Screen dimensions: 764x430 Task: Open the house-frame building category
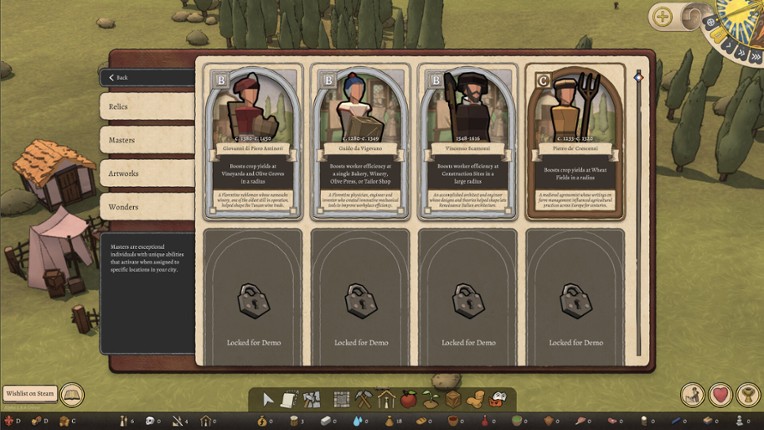386,399
